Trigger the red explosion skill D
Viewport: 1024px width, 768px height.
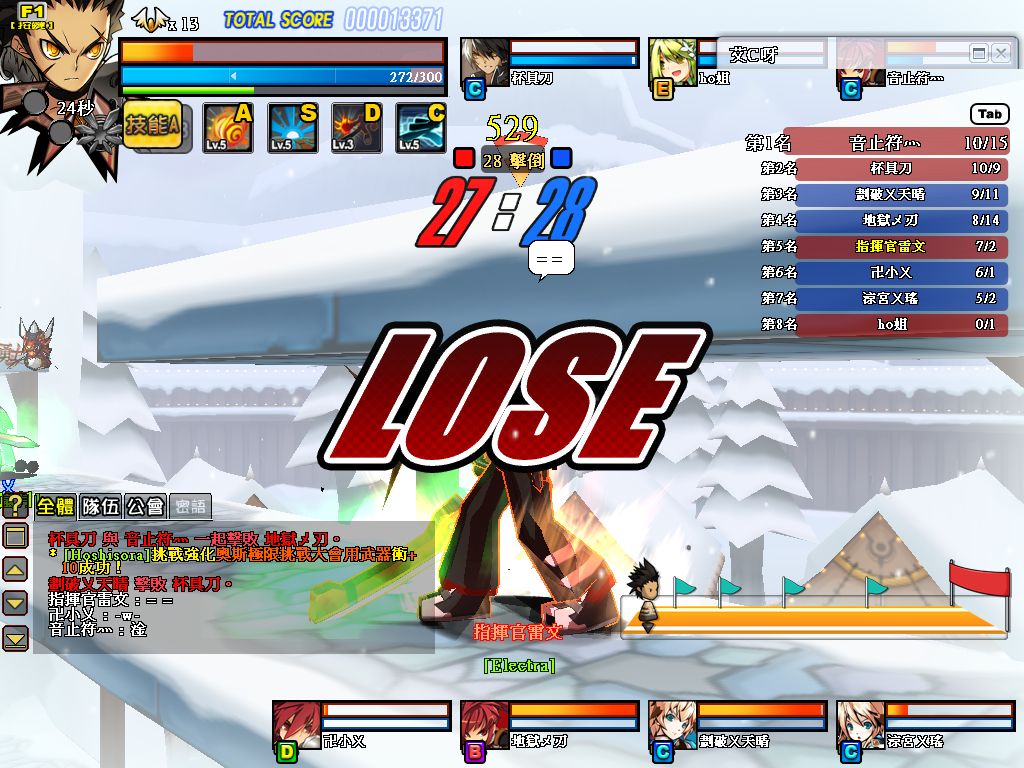pos(357,128)
